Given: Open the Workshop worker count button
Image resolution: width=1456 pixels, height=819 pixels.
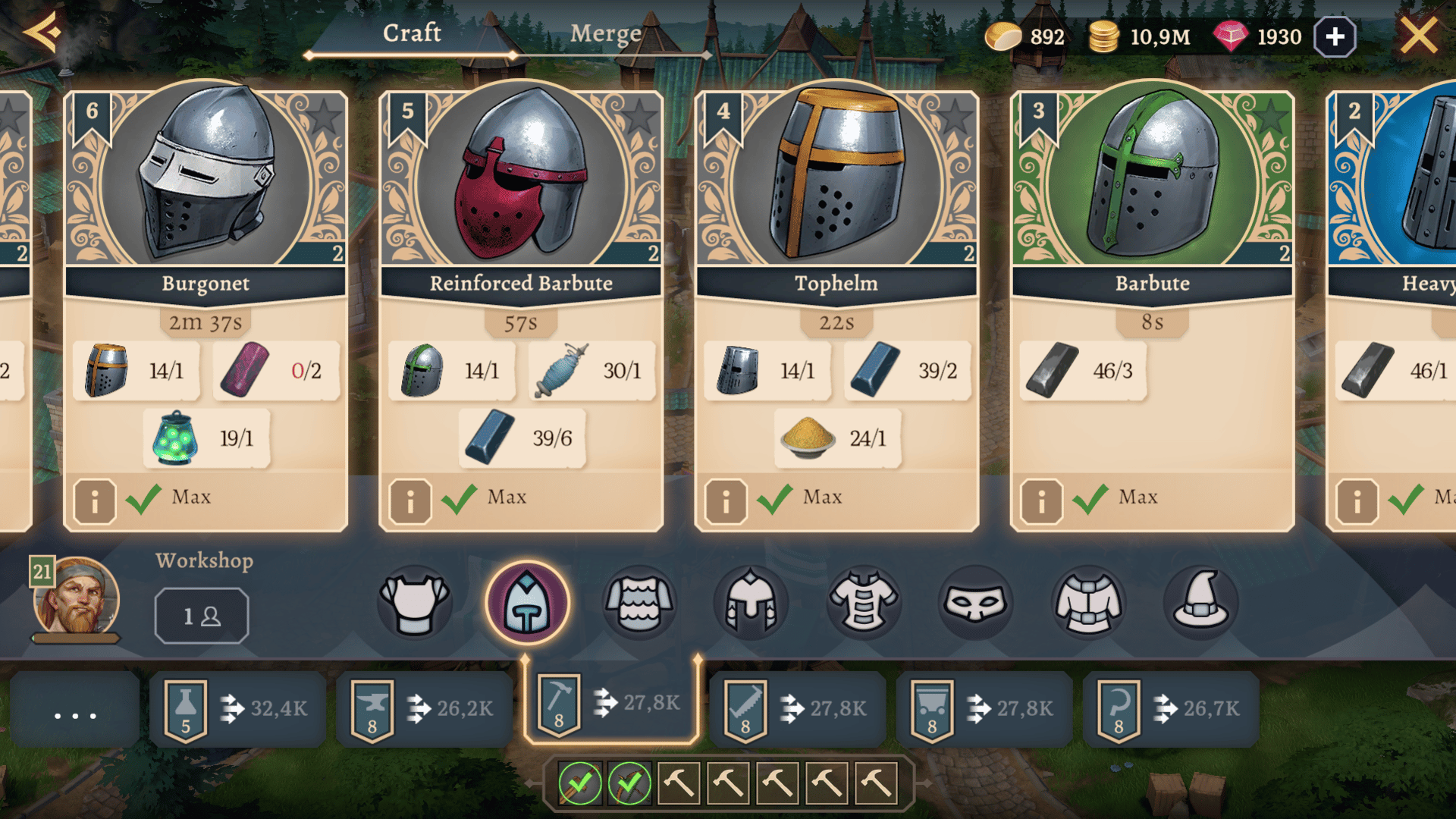Looking at the screenshot, I should [202, 616].
